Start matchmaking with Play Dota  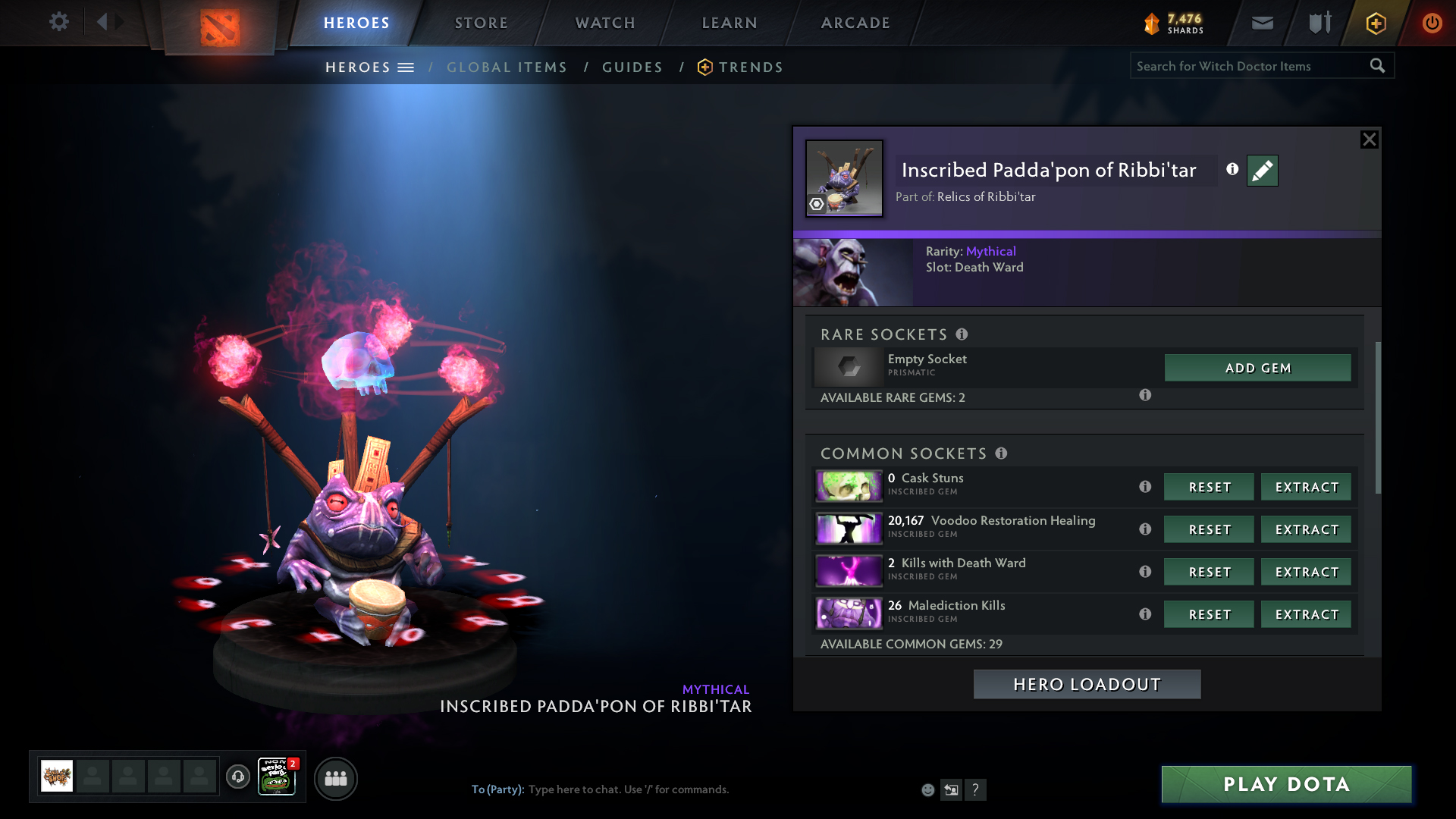click(1286, 784)
